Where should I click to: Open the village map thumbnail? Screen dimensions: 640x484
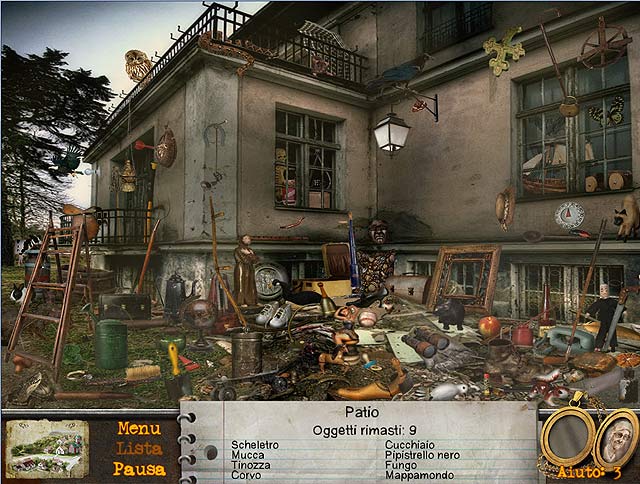[x=47, y=448]
